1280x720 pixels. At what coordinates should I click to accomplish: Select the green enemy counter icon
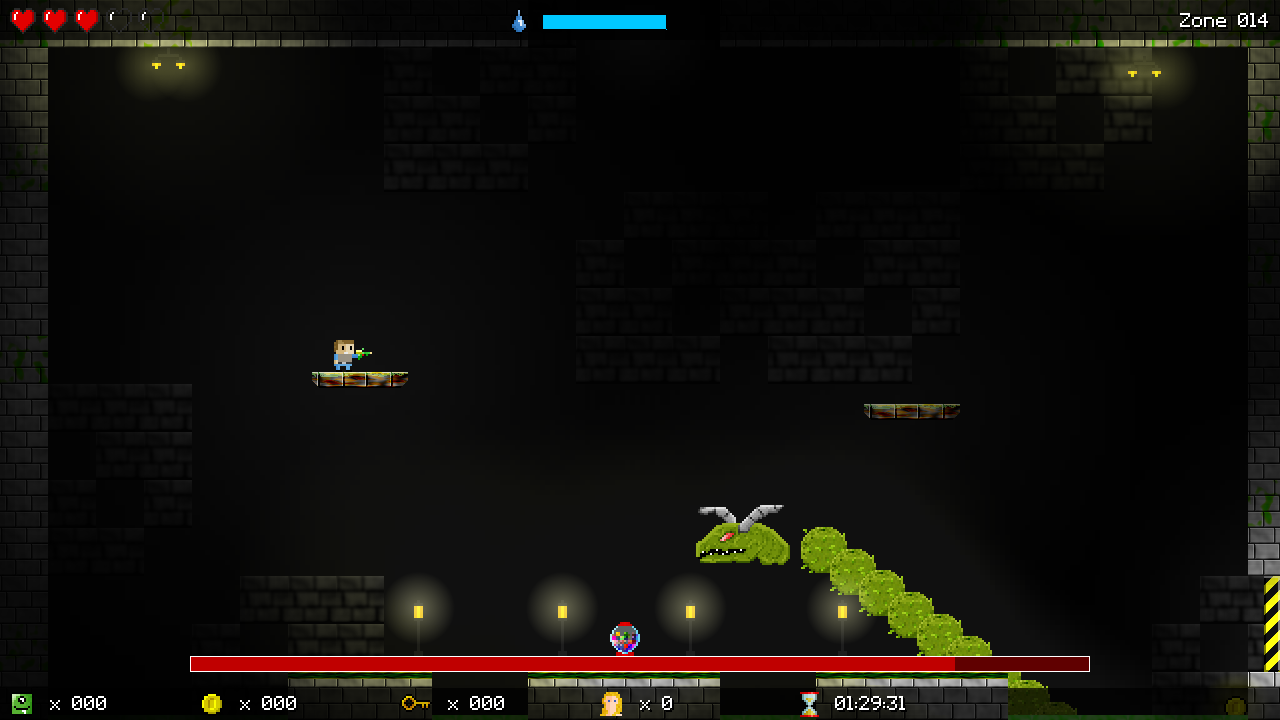(x=24, y=703)
